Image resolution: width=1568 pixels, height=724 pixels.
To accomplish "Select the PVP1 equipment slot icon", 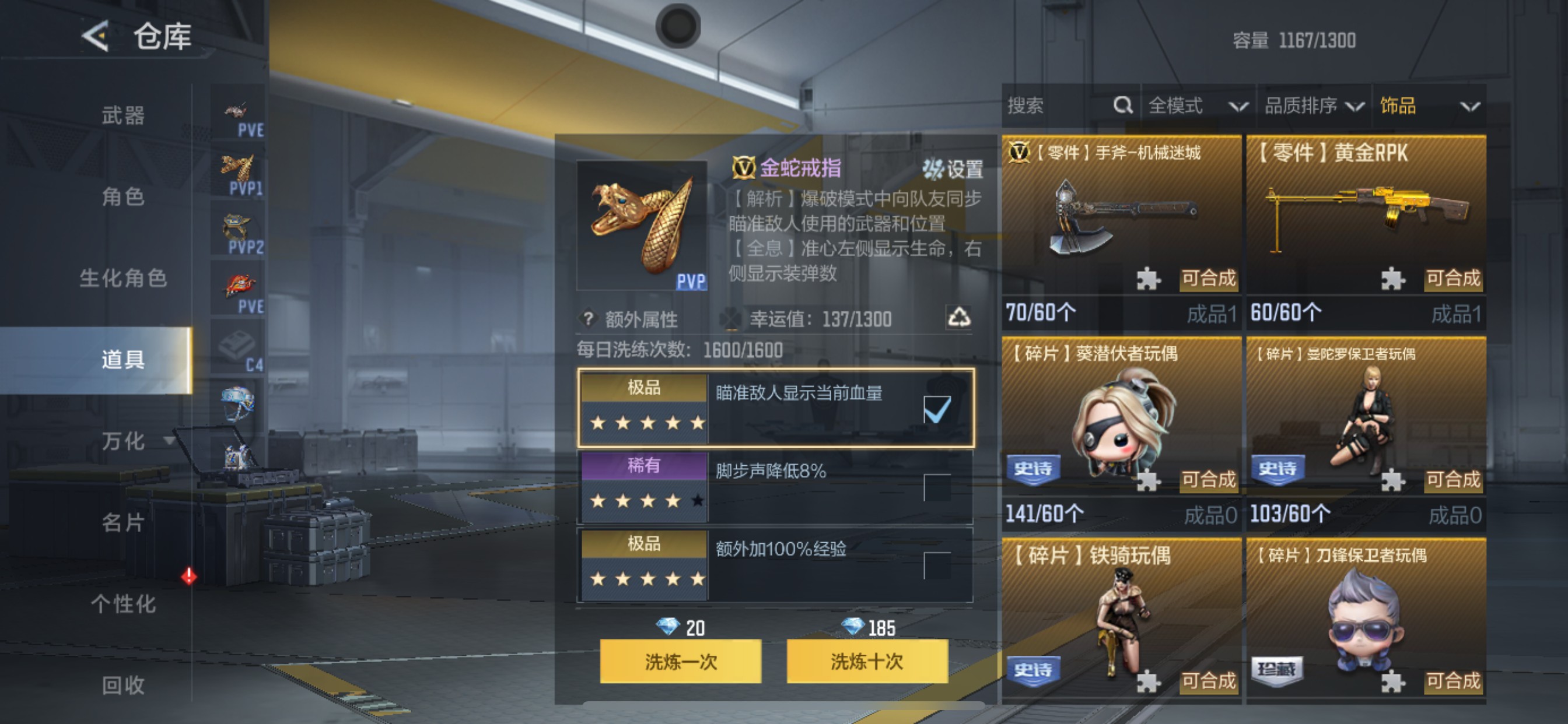I will pos(237,167).
